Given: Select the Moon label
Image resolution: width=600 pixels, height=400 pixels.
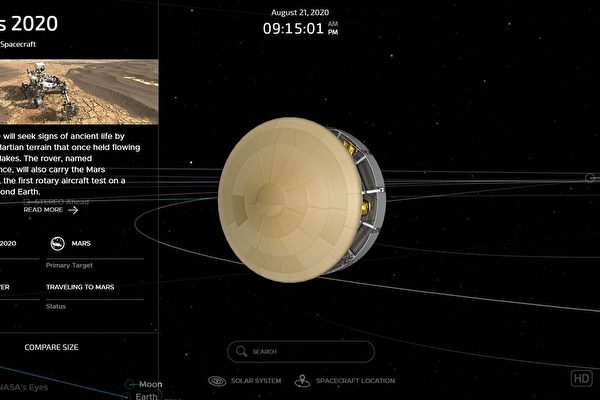Looking at the screenshot, I should pos(150,384).
